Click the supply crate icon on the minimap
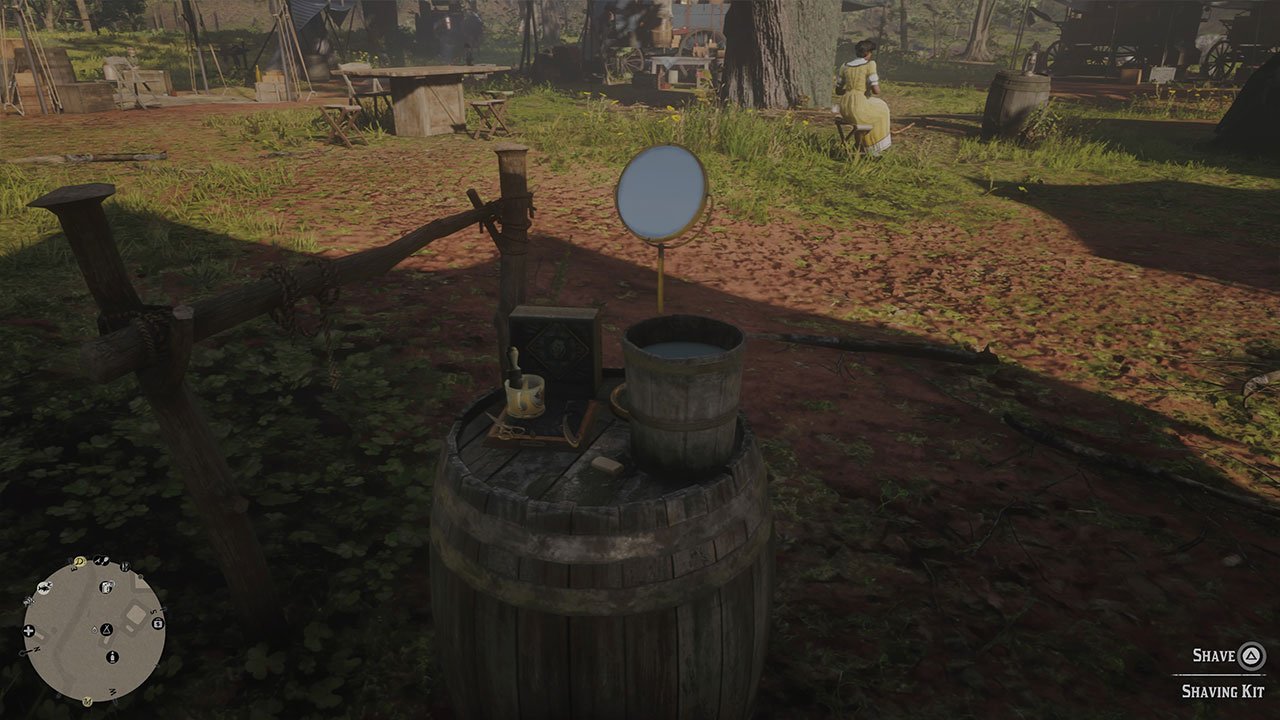 tap(106, 587)
